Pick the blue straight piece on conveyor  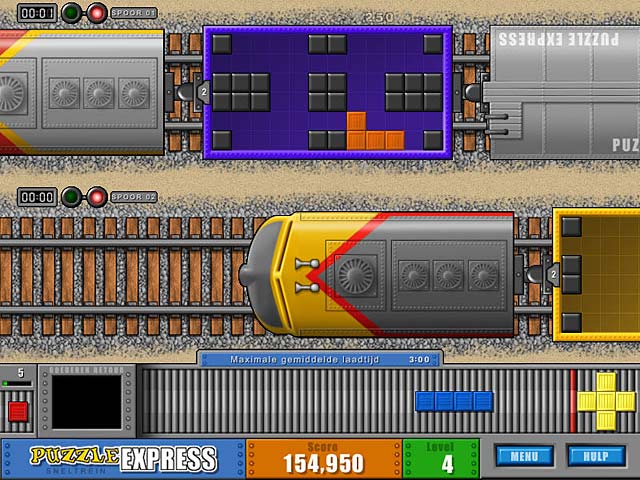coord(454,401)
